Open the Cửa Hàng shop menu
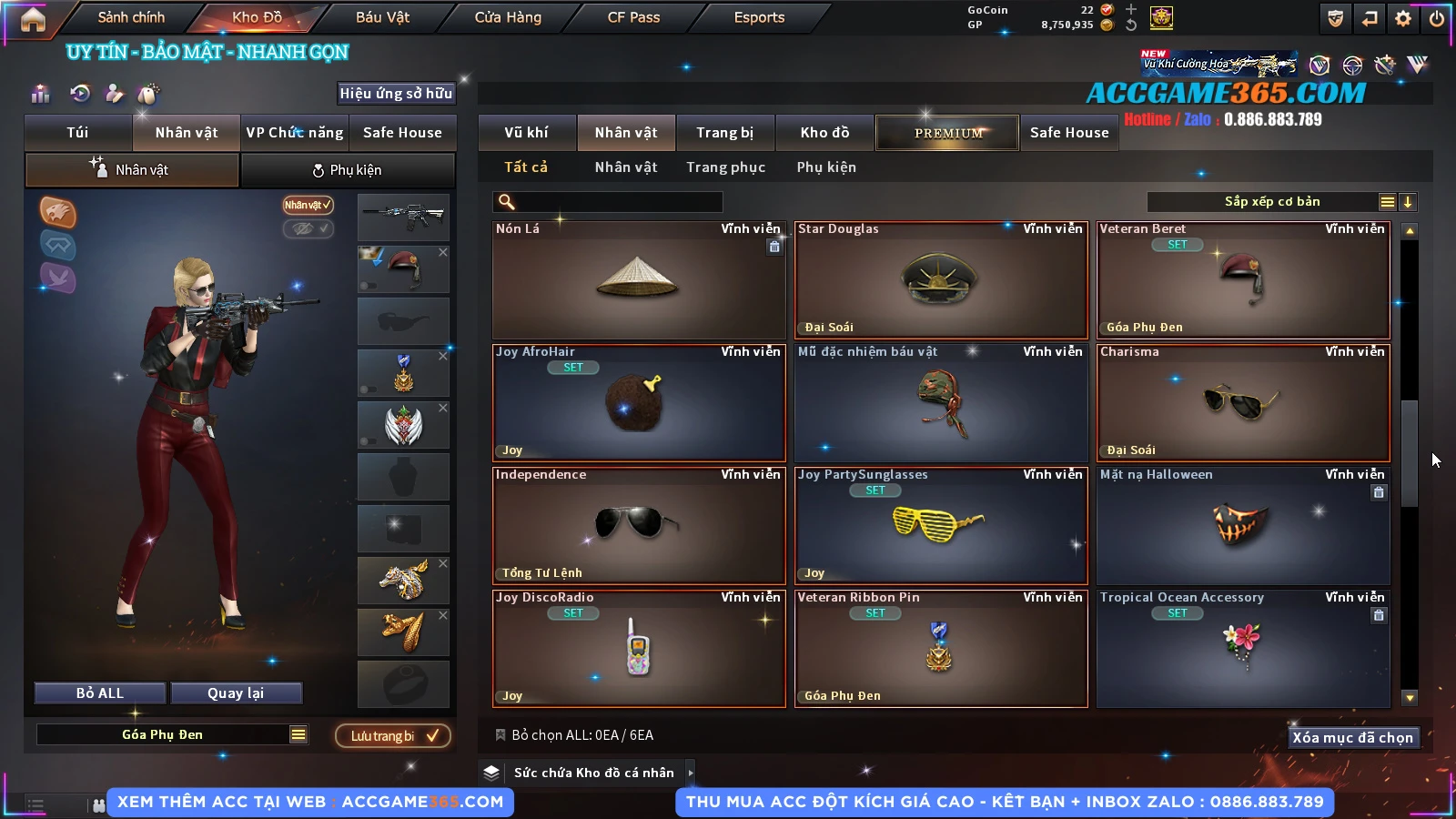This screenshot has width=1456, height=819. click(x=508, y=17)
